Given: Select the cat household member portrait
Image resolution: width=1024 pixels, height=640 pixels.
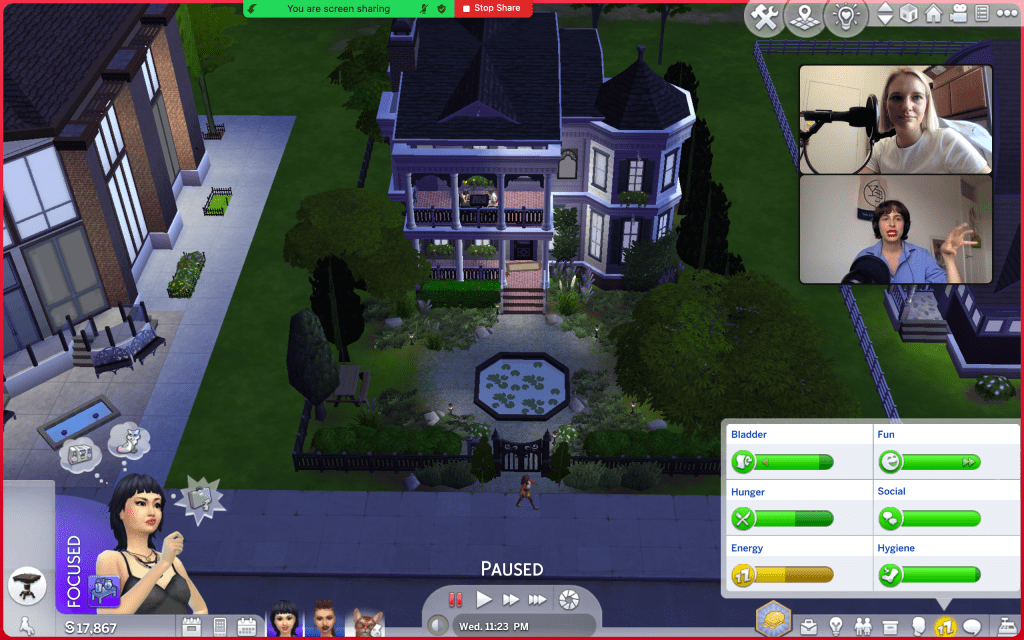Looking at the screenshot, I should click(368, 620).
